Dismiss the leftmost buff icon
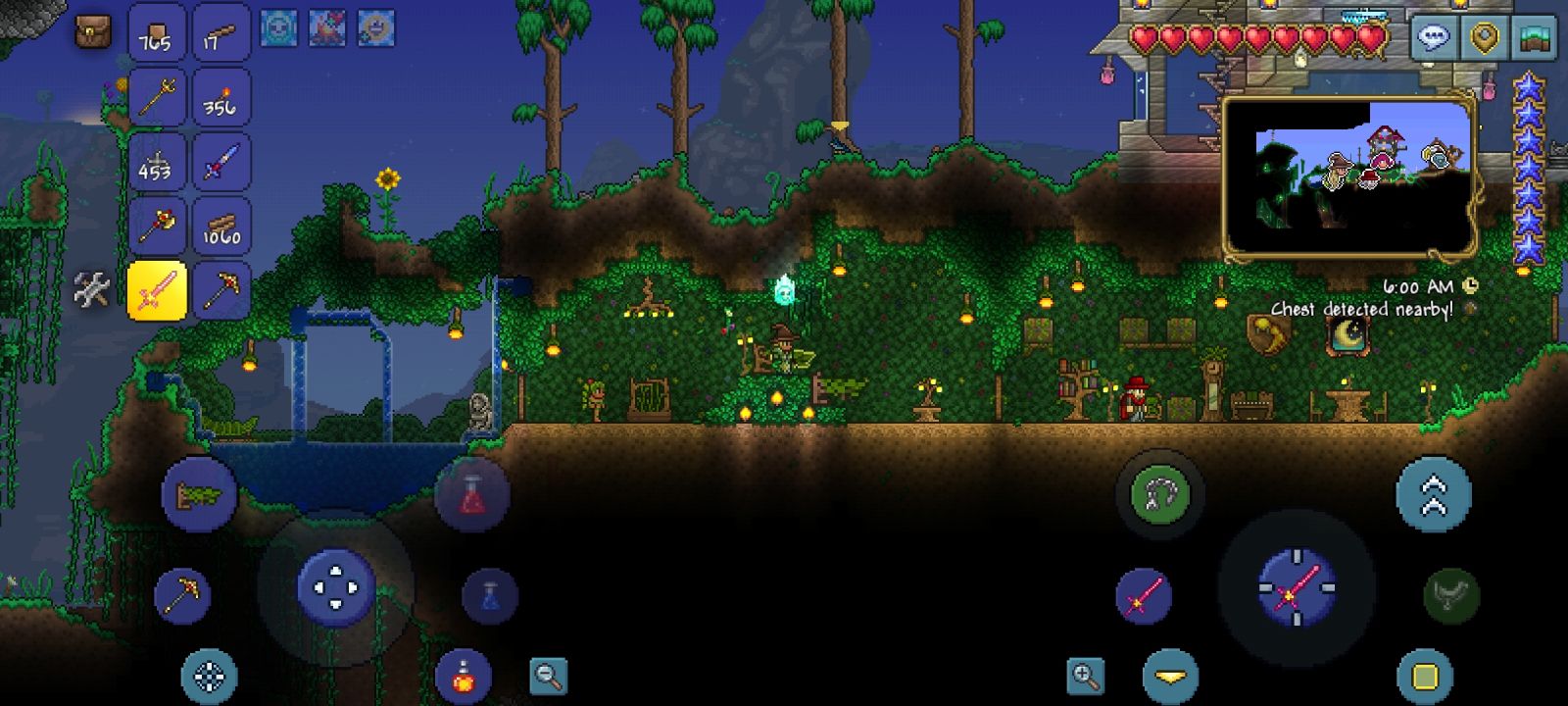 coord(277,27)
